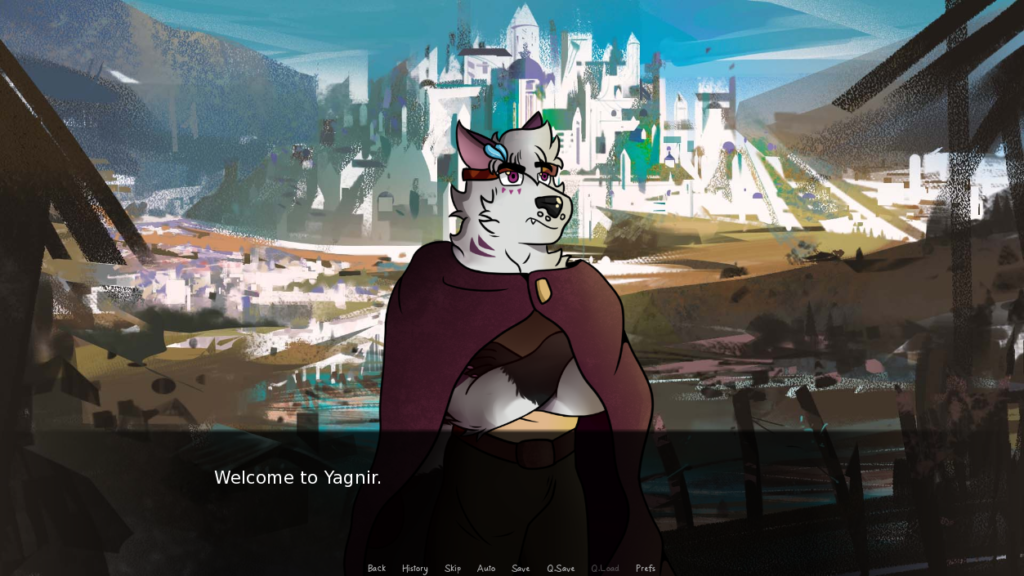The height and width of the screenshot is (576, 1024).
Task: Activate Skip in the quick menu
Action: click(453, 568)
